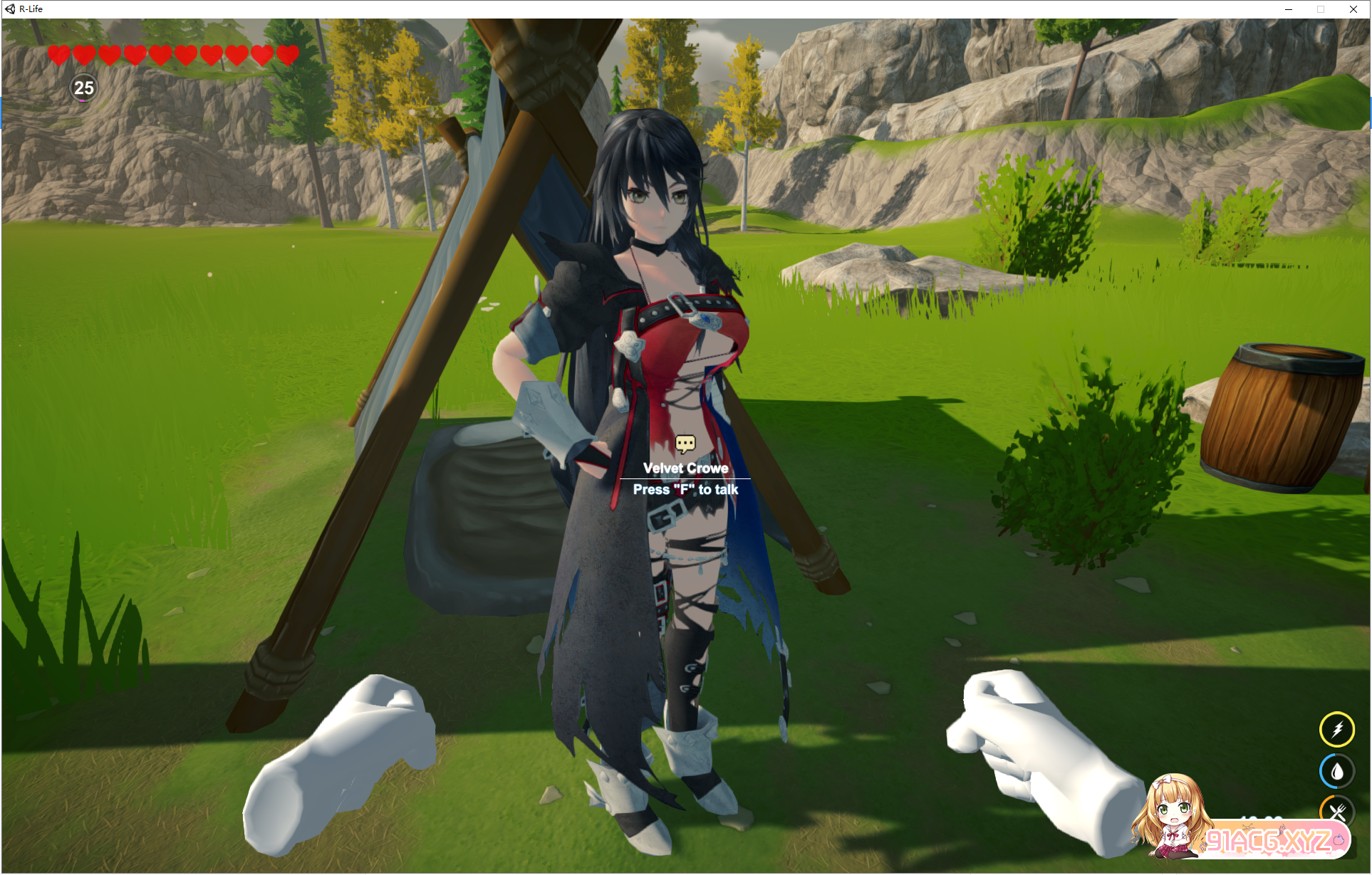This screenshot has height=875, width=1372.
Task: Toggle the yellow stamina ring indicator
Action: pos(1338,728)
